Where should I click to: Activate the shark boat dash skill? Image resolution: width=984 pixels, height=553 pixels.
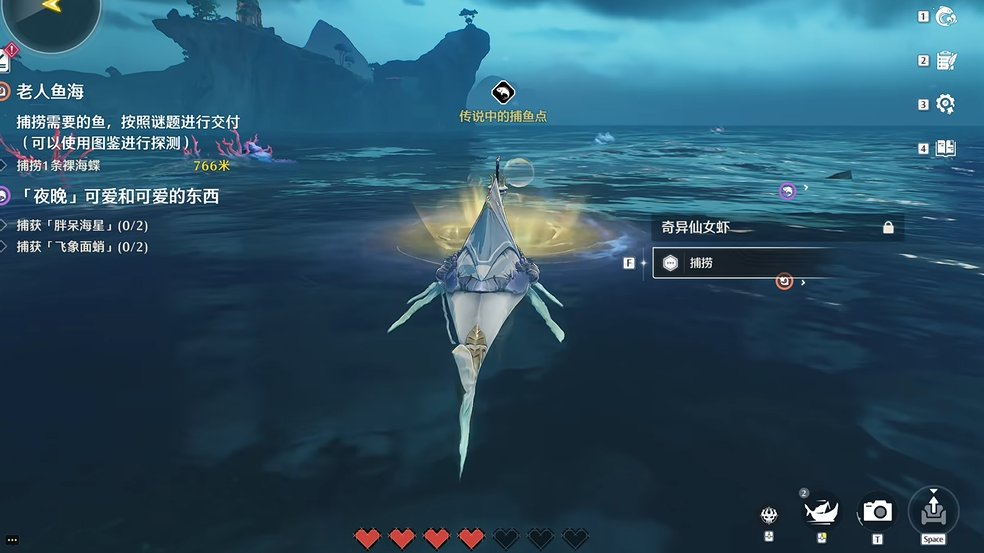(x=822, y=512)
